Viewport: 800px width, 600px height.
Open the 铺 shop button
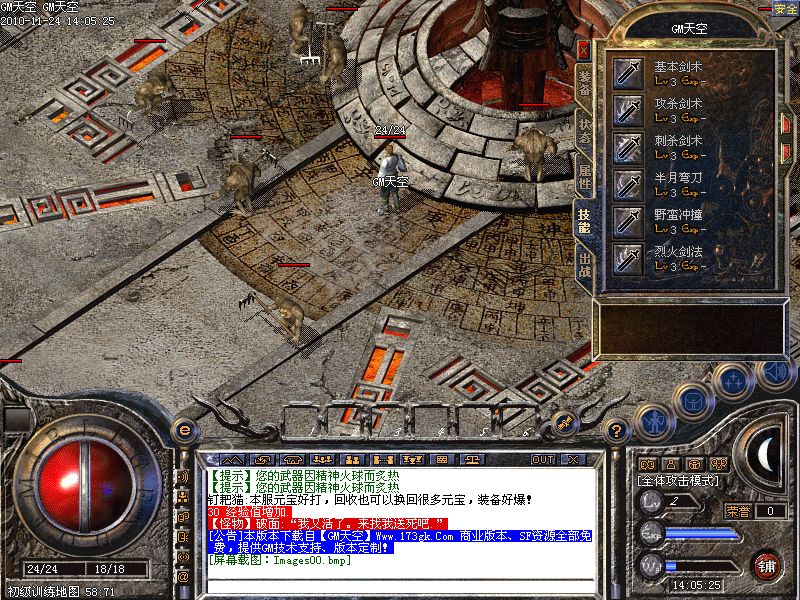pyautogui.click(x=767, y=564)
